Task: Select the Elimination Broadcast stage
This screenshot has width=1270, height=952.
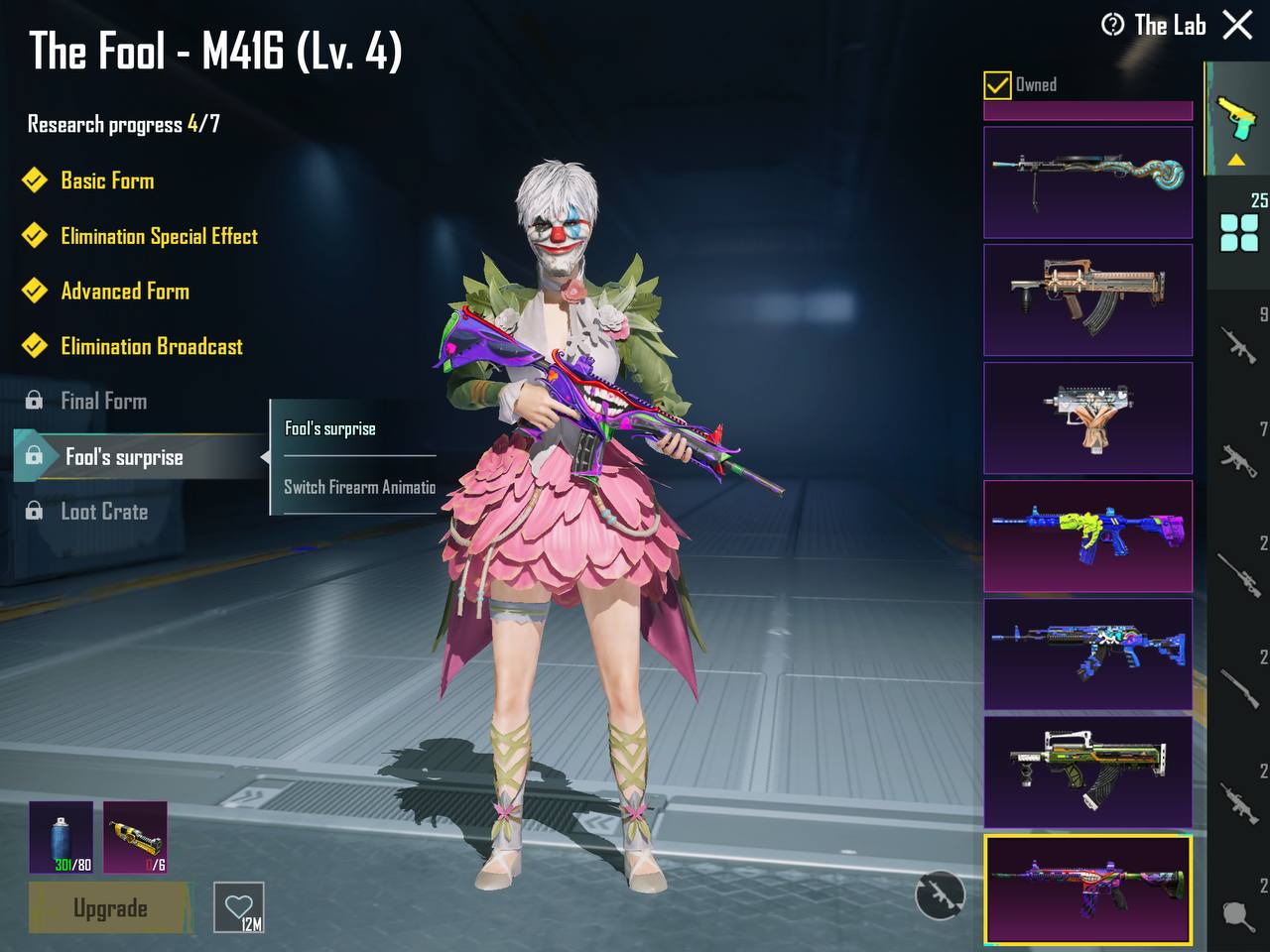Action: click(151, 346)
